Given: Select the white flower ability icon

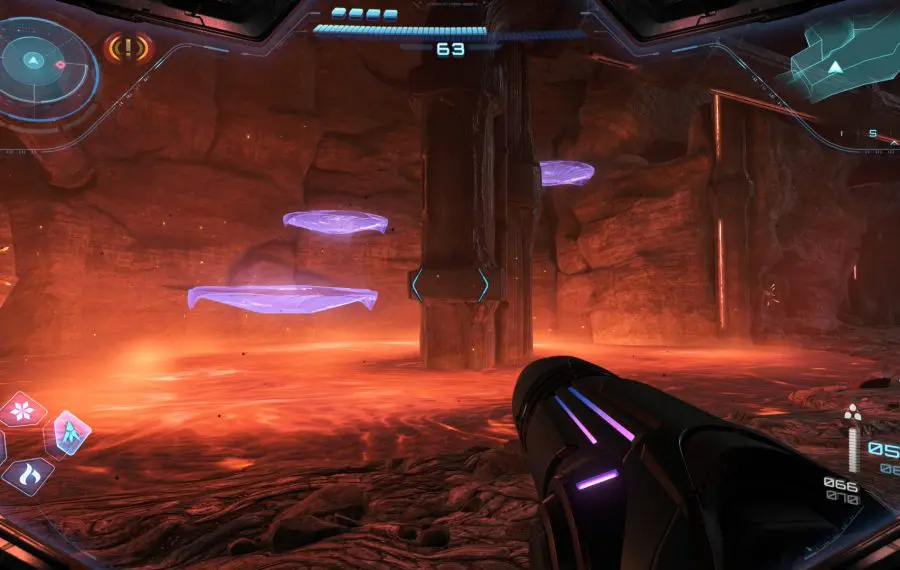Looking at the screenshot, I should click(21, 408).
